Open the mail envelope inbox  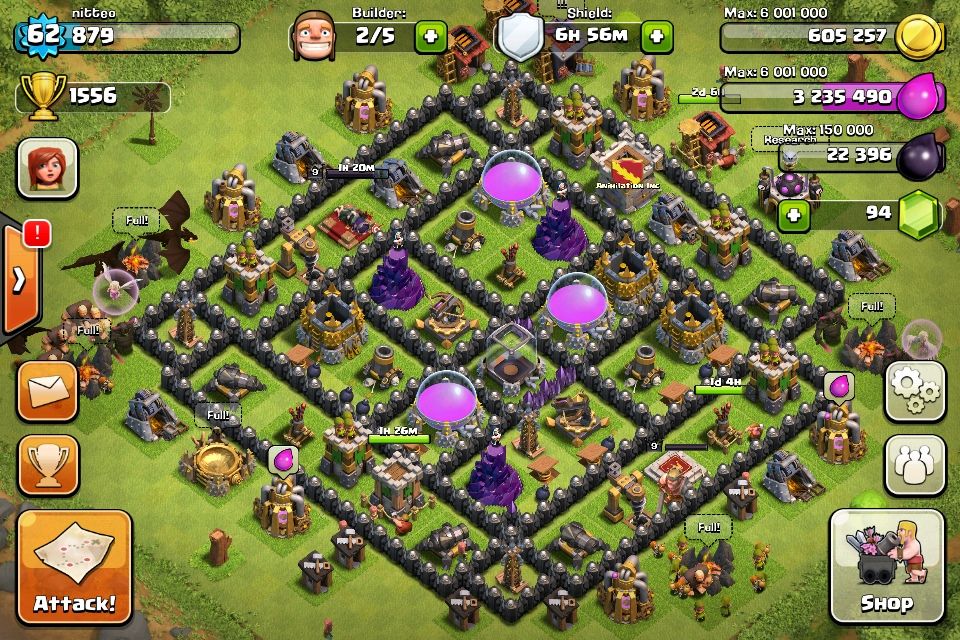(x=47, y=391)
